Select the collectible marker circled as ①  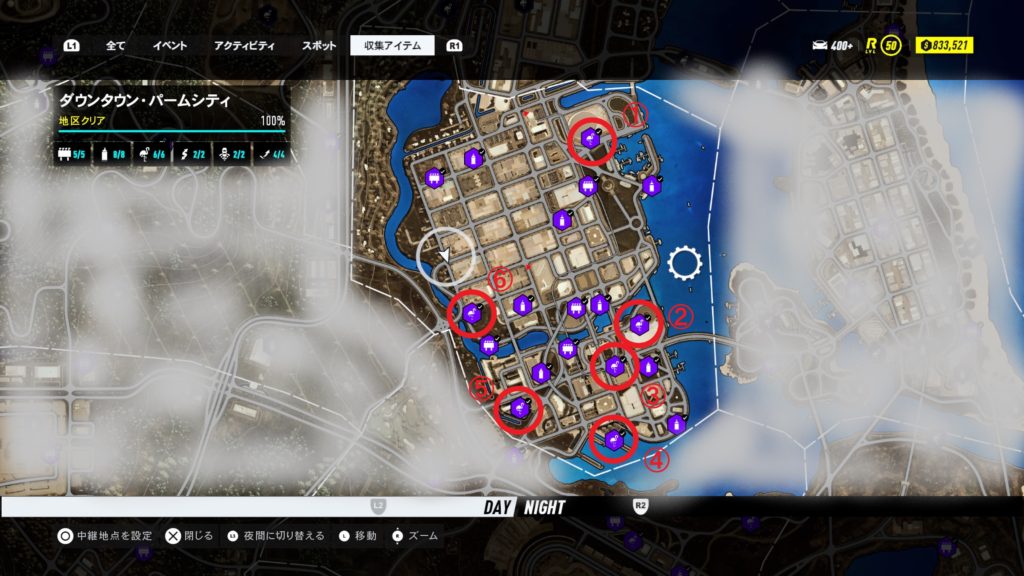[x=591, y=142]
